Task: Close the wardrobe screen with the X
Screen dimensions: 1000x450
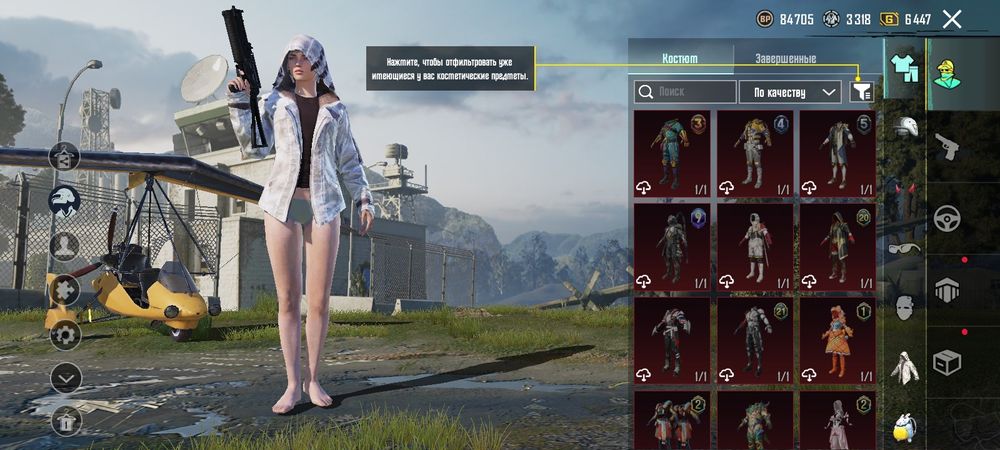Action: click(x=952, y=19)
